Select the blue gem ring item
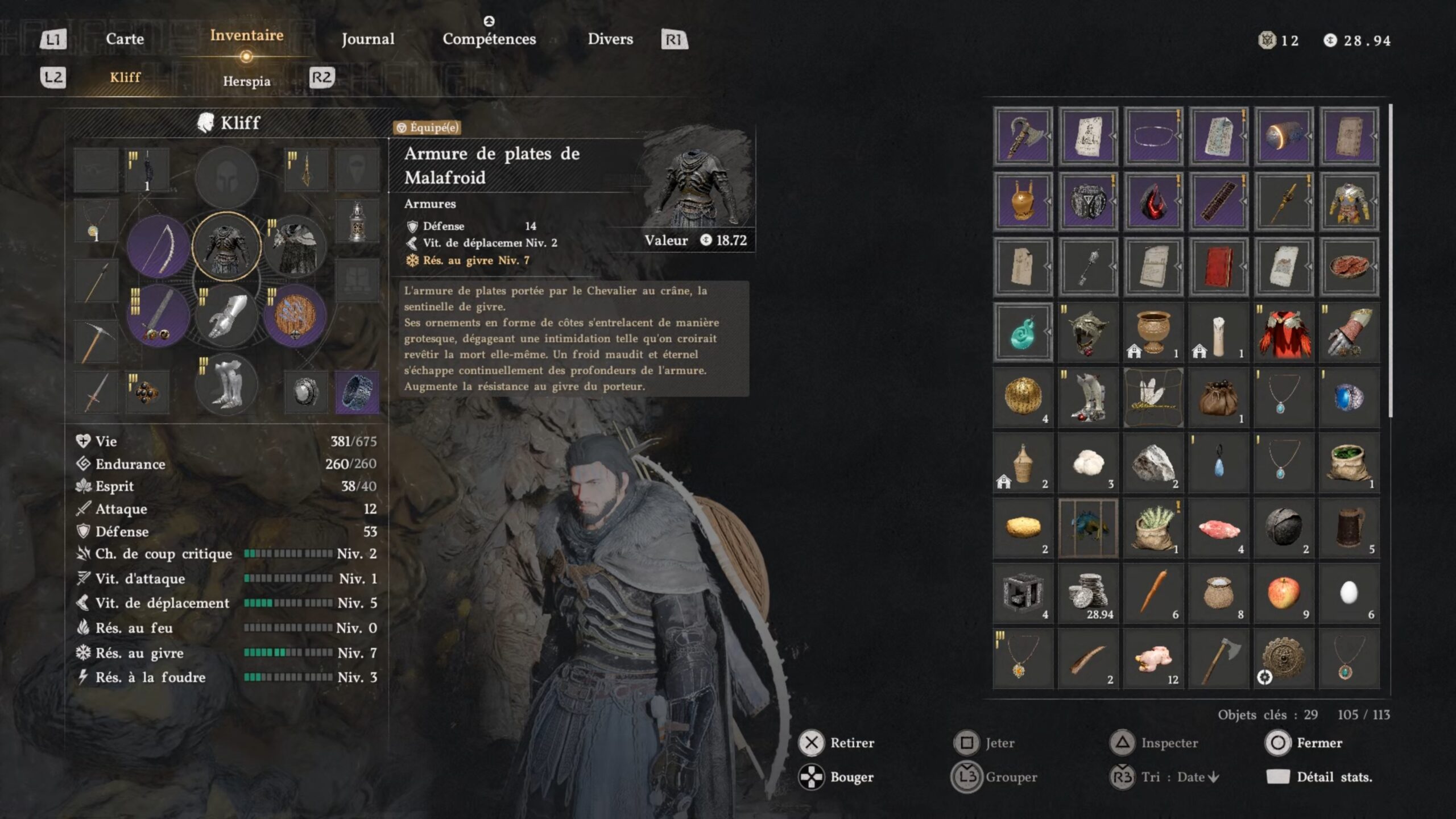The width and height of the screenshot is (1456, 819). 1349,398
